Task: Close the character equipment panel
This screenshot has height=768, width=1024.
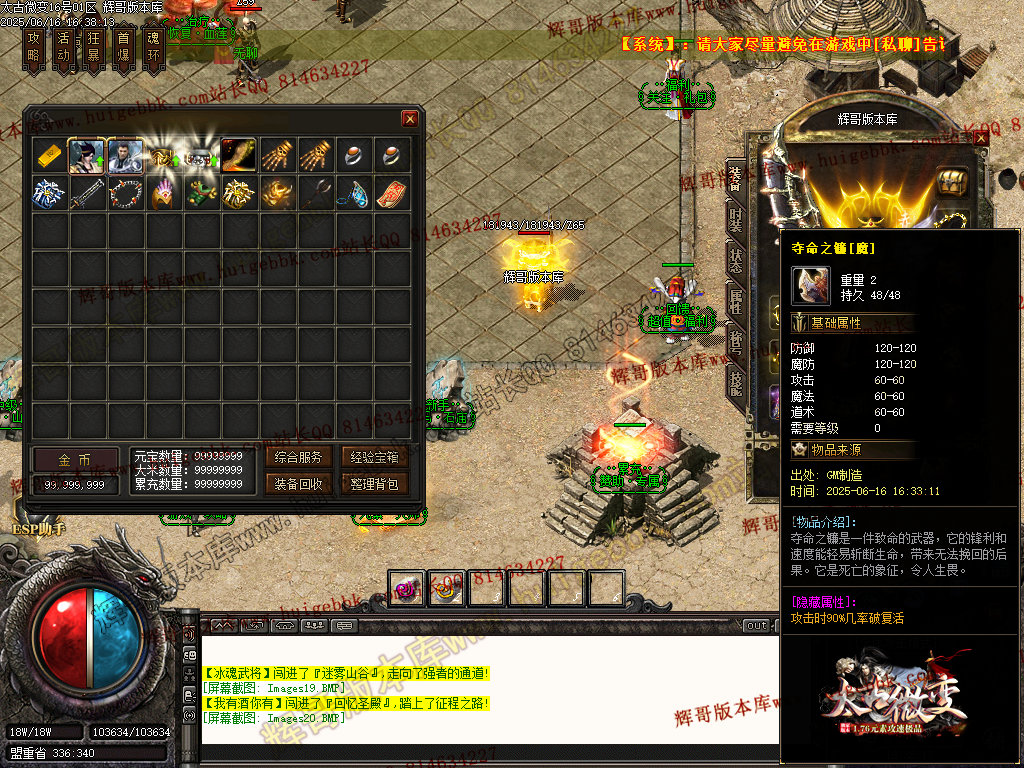Action: click(980, 138)
